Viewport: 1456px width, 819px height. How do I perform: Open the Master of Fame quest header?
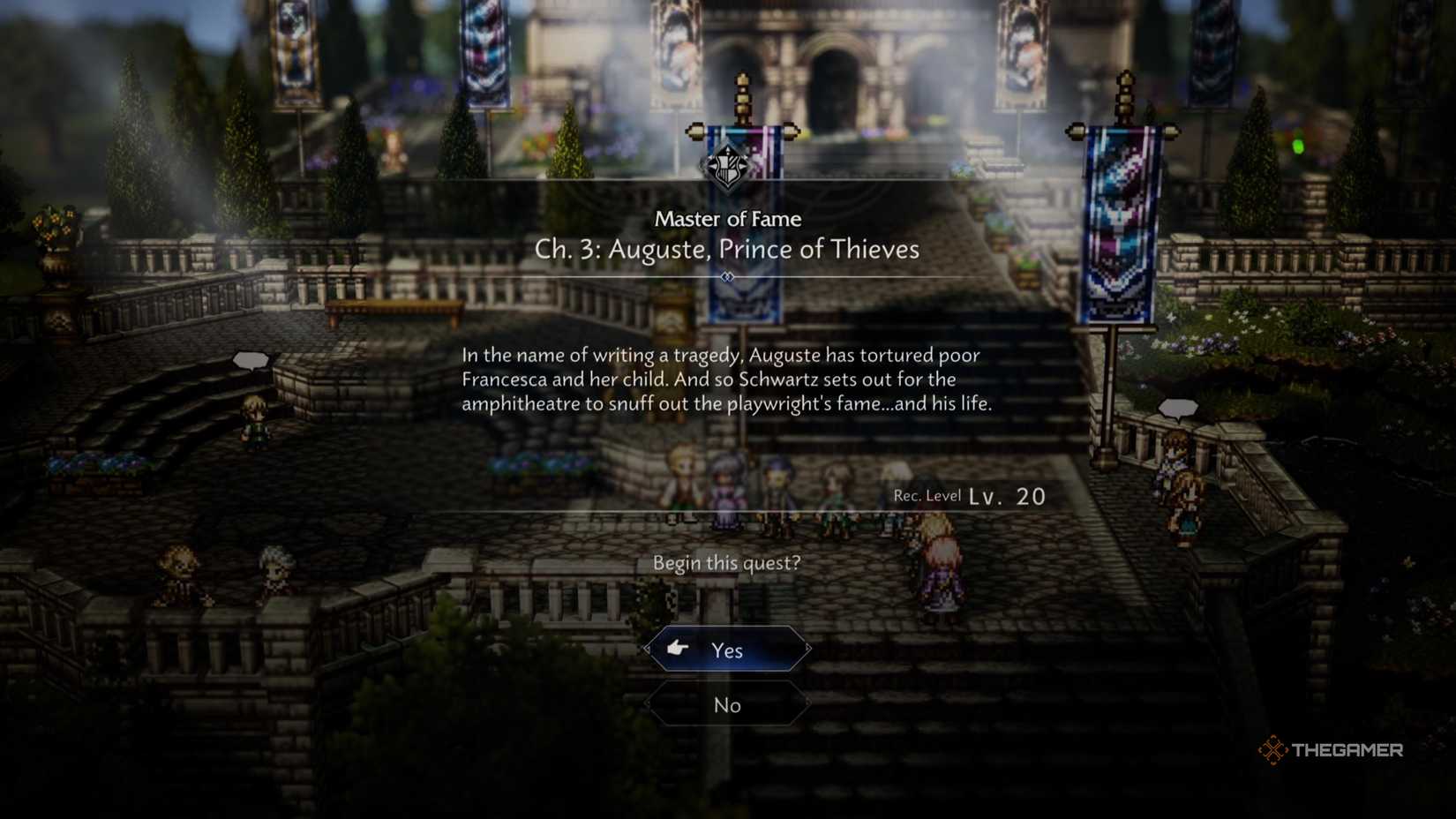click(727, 218)
